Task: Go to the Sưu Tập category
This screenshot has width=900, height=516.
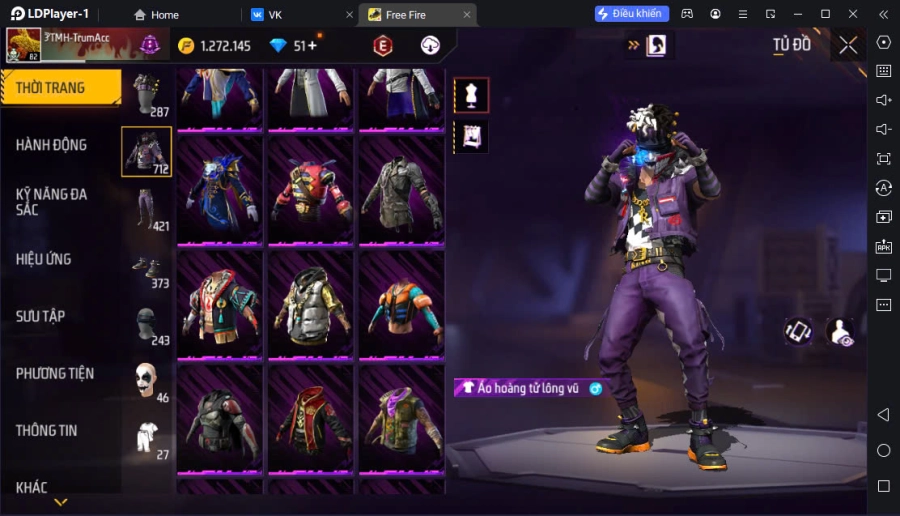Action: coord(41,316)
